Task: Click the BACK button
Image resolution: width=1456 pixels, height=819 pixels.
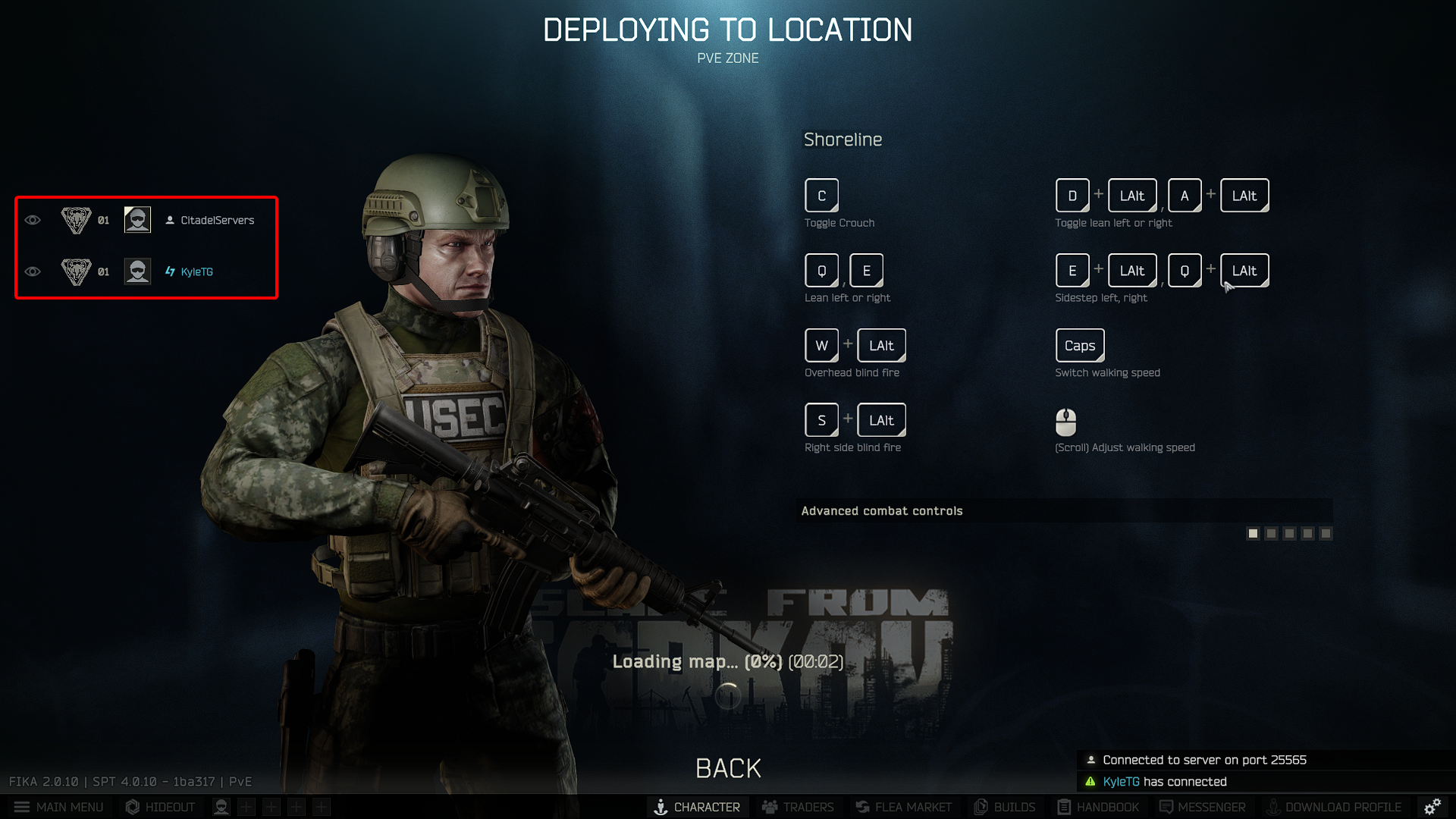Action: coord(728,768)
